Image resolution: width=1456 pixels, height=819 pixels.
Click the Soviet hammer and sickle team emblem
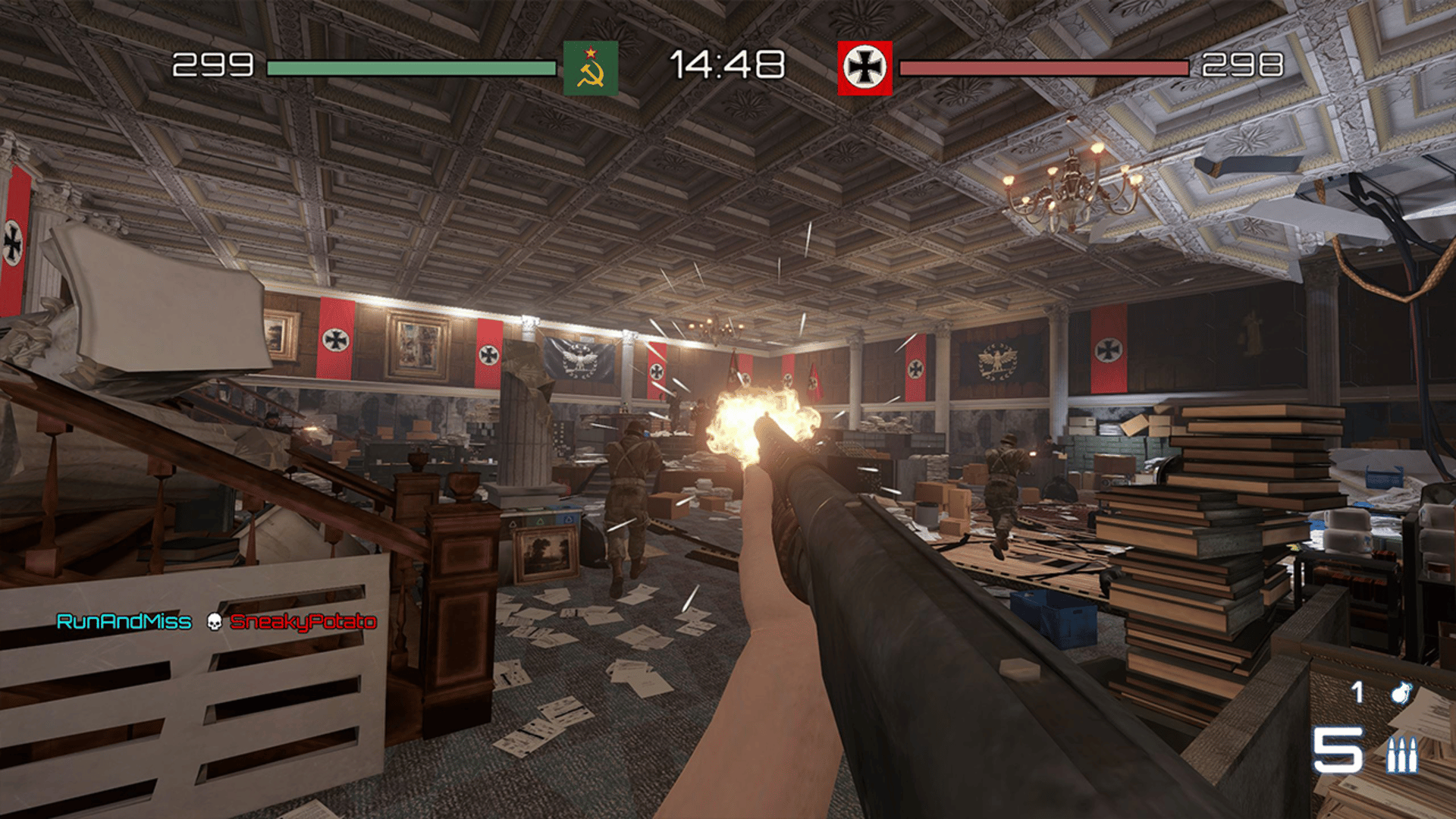[591, 68]
